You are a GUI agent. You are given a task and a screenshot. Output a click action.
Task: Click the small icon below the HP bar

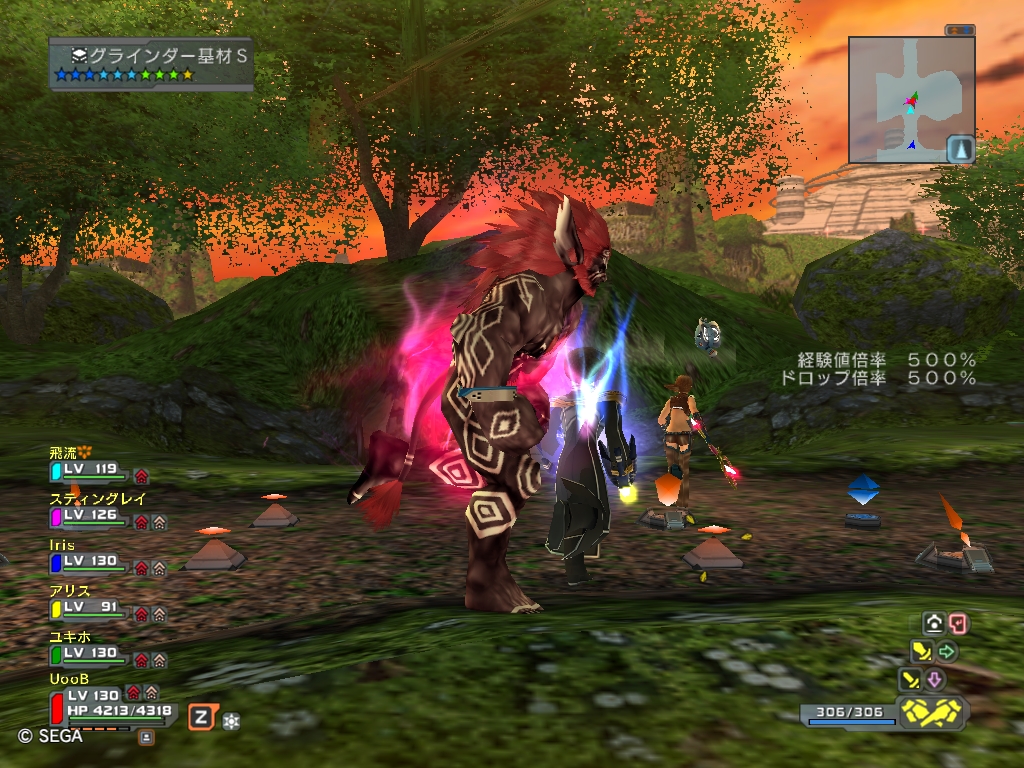pyautogui.click(x=146, y=737)
